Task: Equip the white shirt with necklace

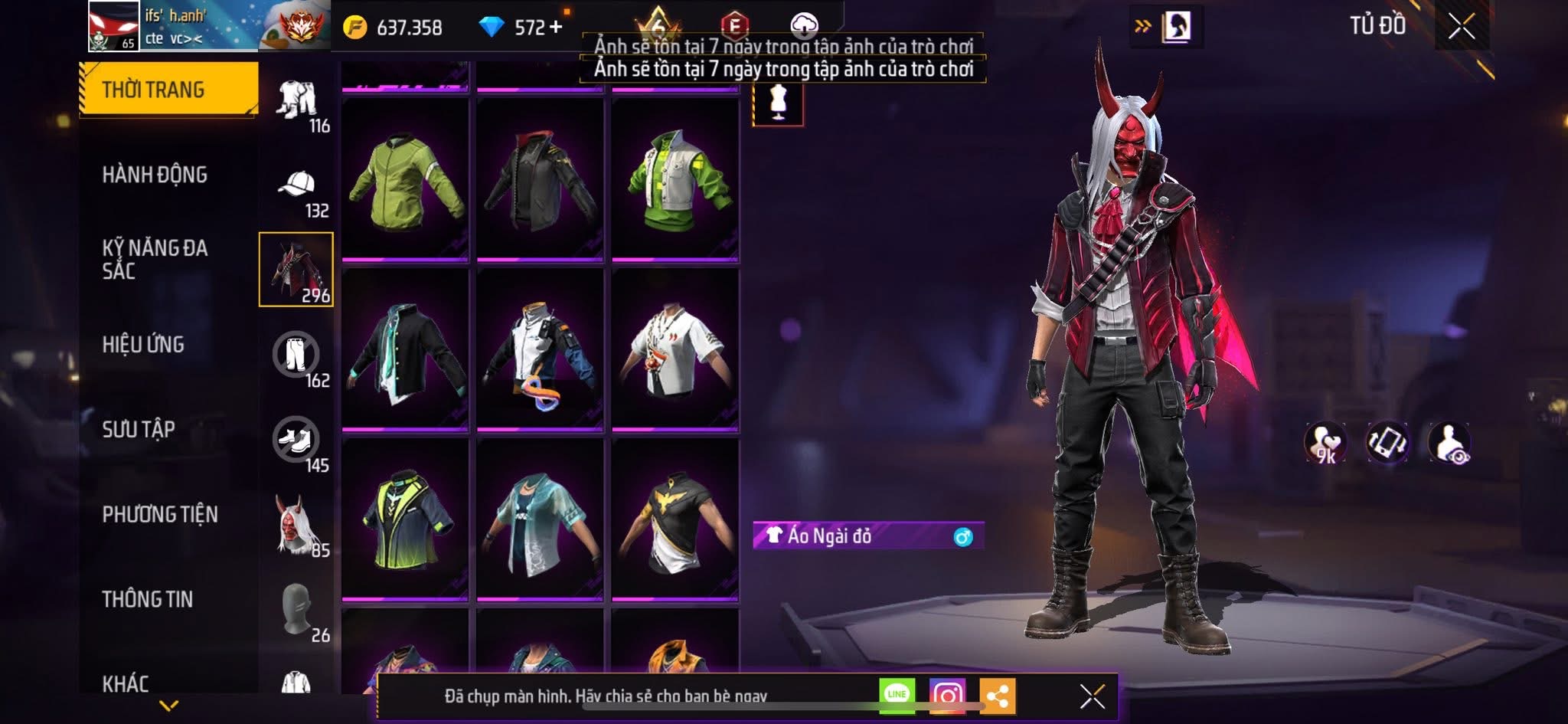Action: point(675,351)
